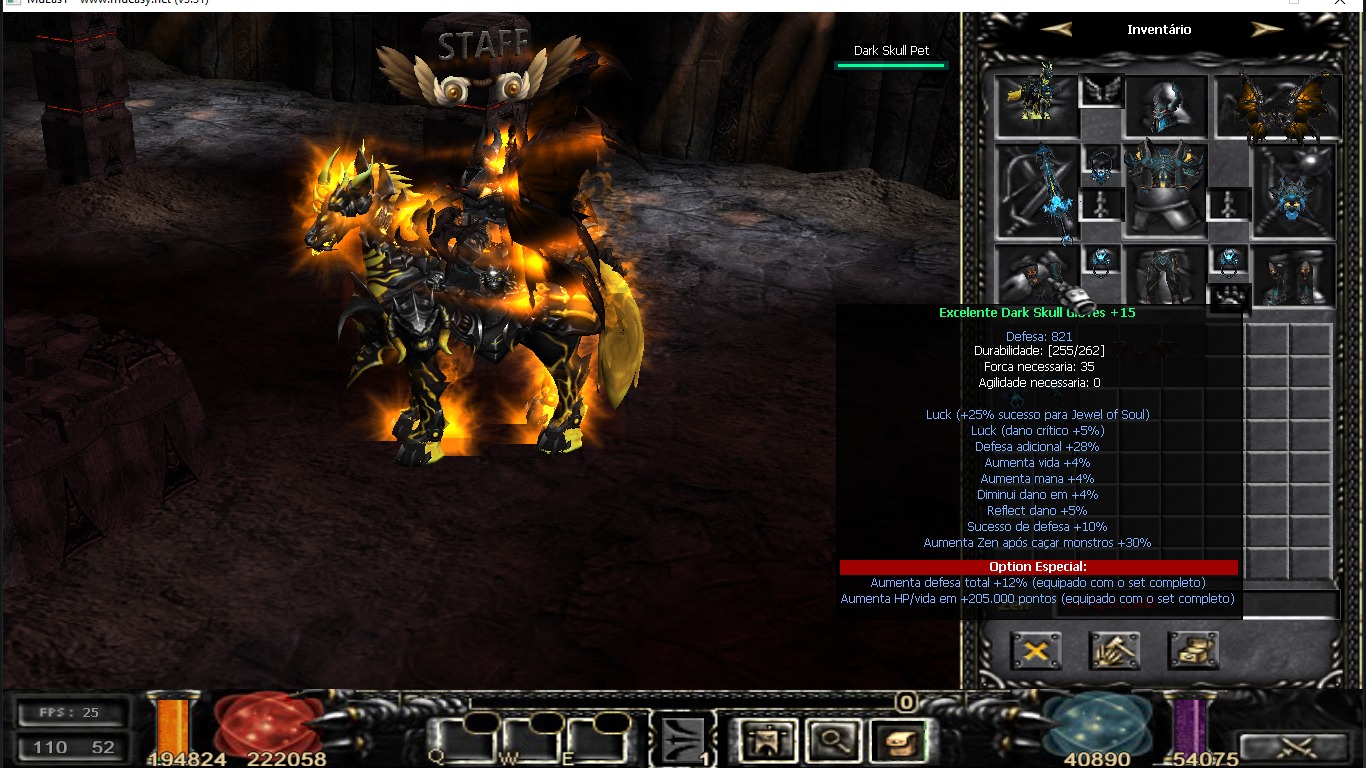The height and width of the screenshot is (768, 1366).
Task: Close the inventory with the X button
Action: point(1036,651)
